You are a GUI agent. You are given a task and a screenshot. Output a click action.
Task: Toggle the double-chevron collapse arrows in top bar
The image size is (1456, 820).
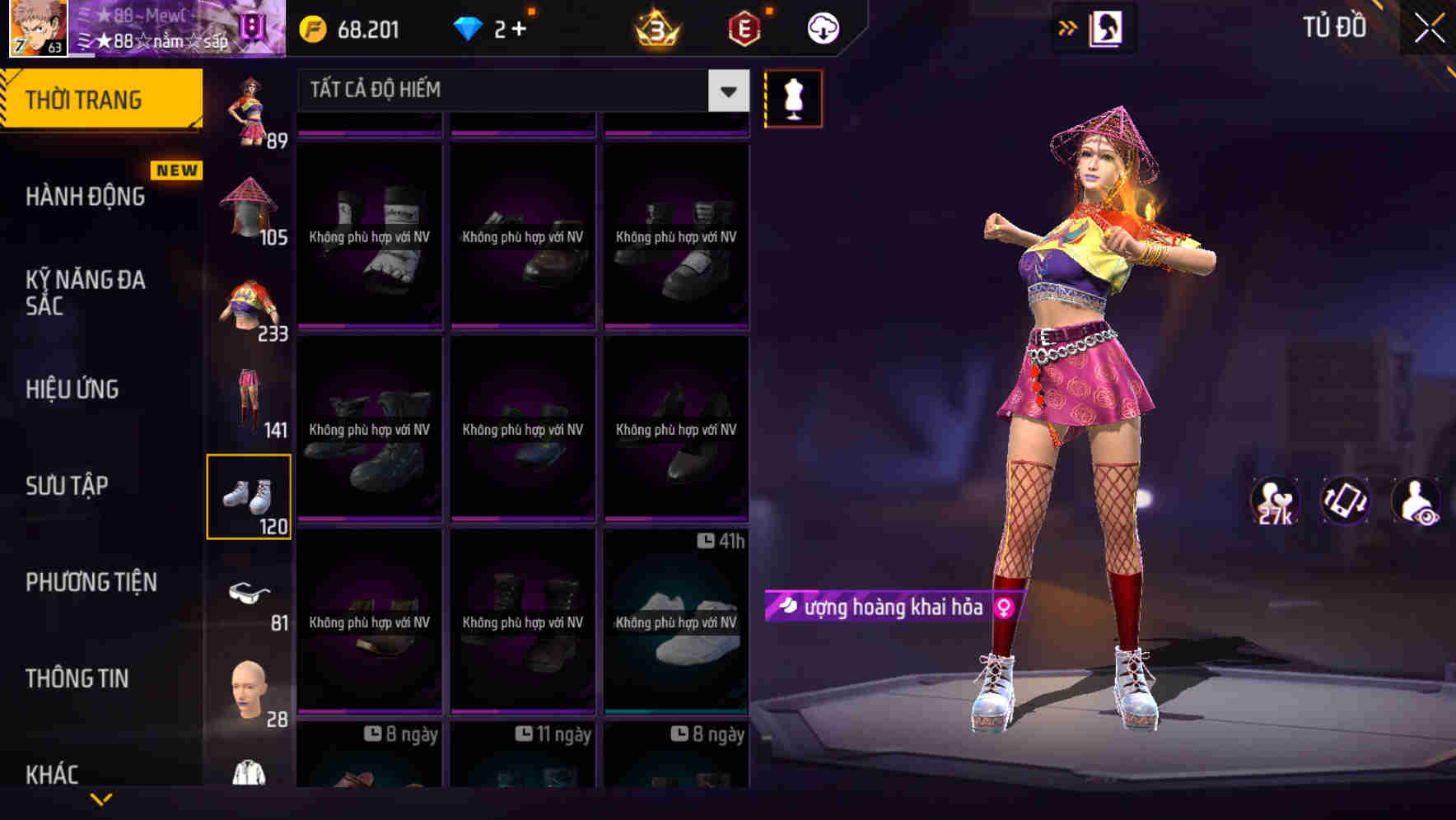coord(1066,27)
